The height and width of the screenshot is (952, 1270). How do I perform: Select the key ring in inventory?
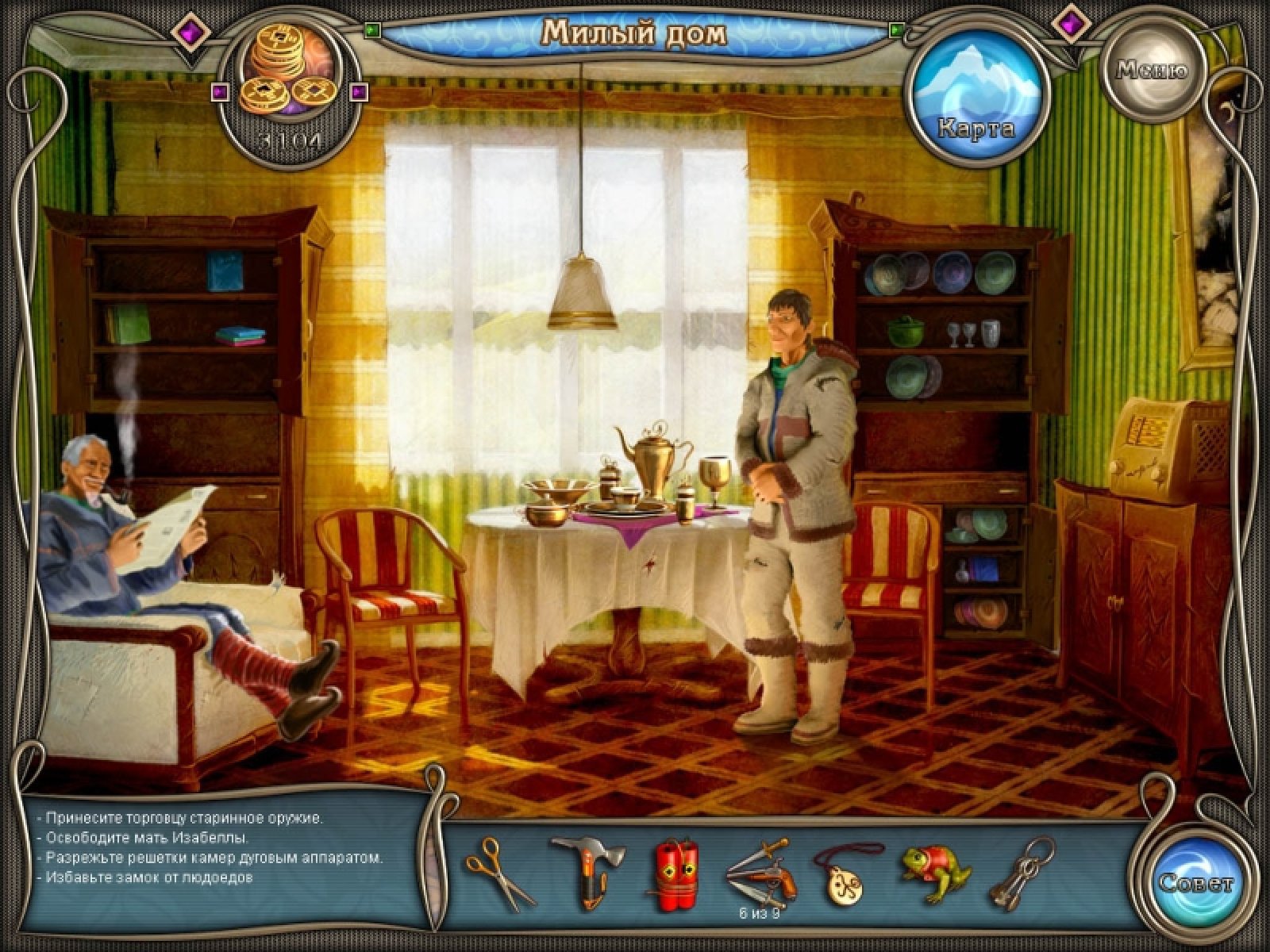(x=1019, y=873)
